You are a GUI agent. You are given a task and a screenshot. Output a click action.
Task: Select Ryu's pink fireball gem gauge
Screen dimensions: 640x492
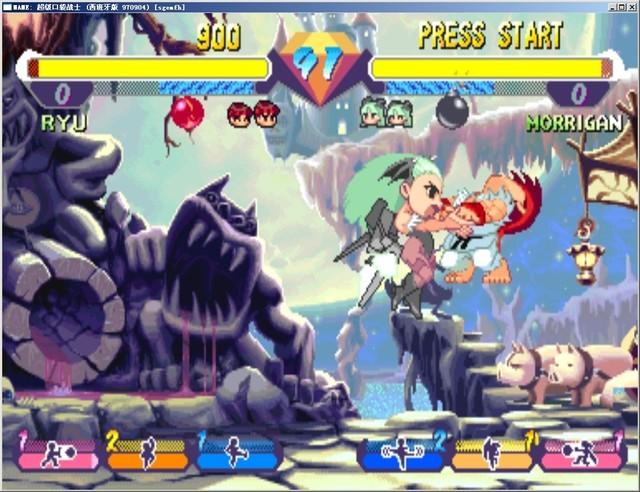pyautogui.click(x=59, y=454)
